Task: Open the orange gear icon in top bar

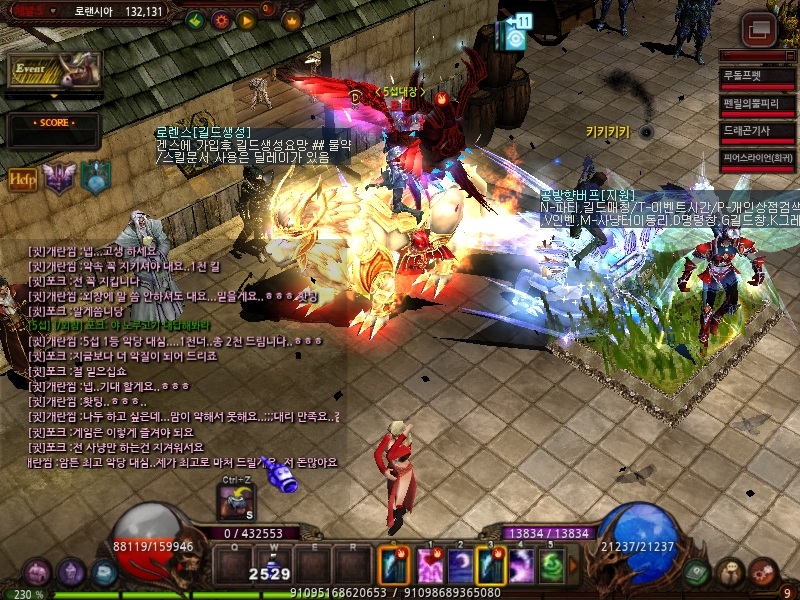Action: click(221, 20)
